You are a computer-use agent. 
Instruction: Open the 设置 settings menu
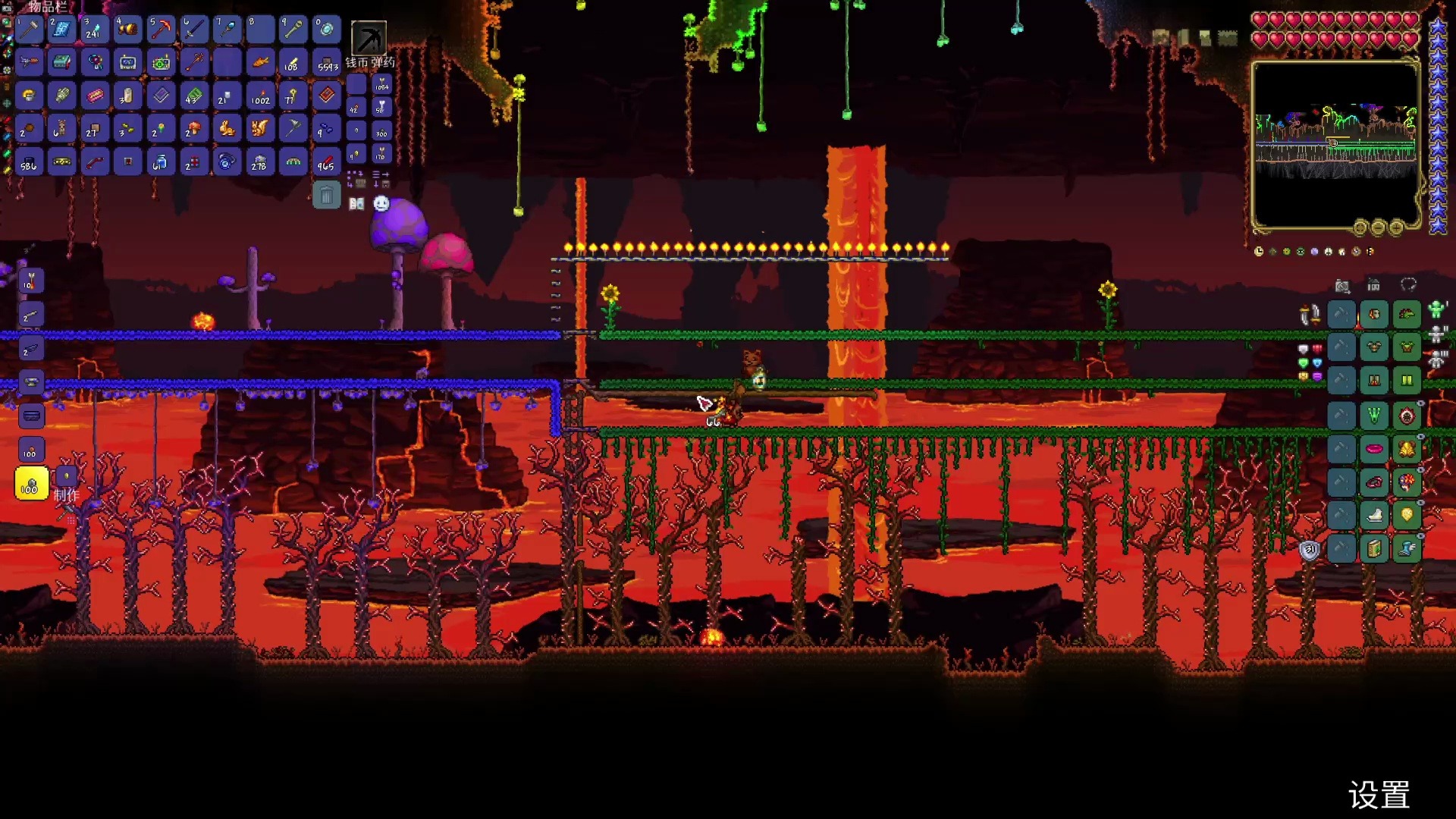tap(1379, 795)
